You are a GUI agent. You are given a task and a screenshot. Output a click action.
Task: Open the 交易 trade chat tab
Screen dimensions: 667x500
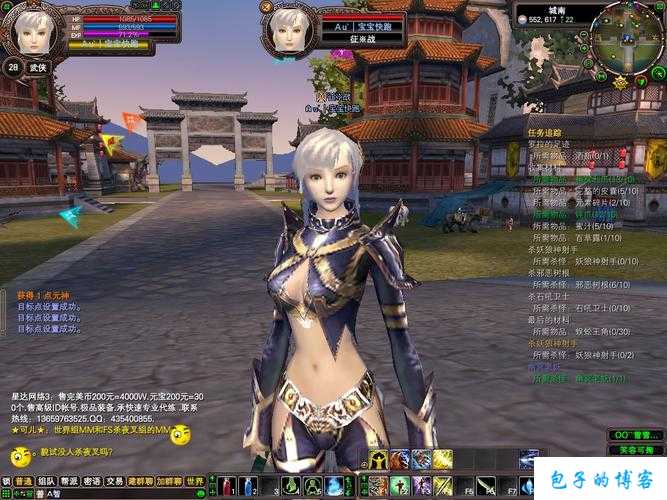[117, 481]
